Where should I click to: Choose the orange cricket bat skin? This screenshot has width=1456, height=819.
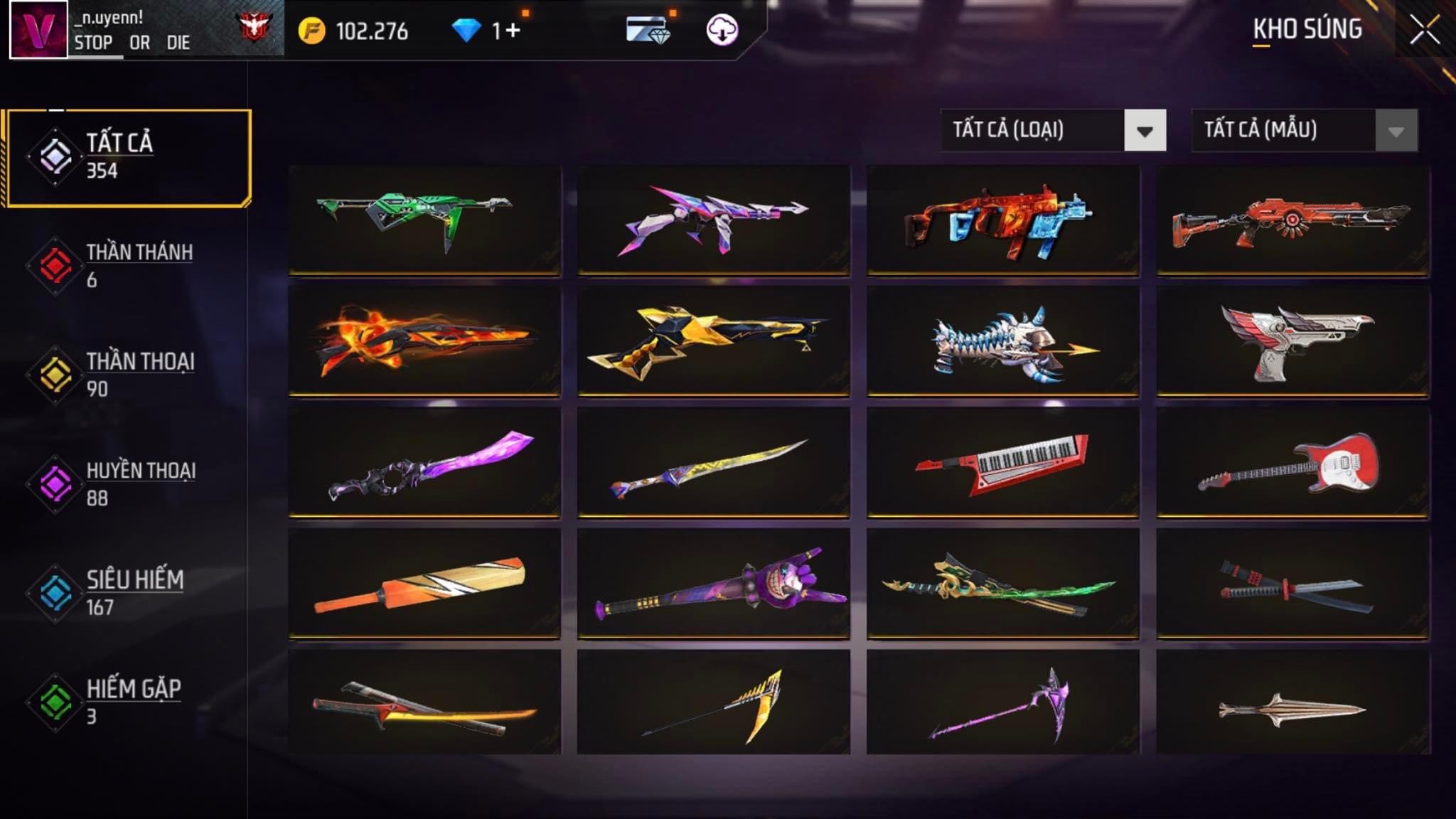coord(424,583)
